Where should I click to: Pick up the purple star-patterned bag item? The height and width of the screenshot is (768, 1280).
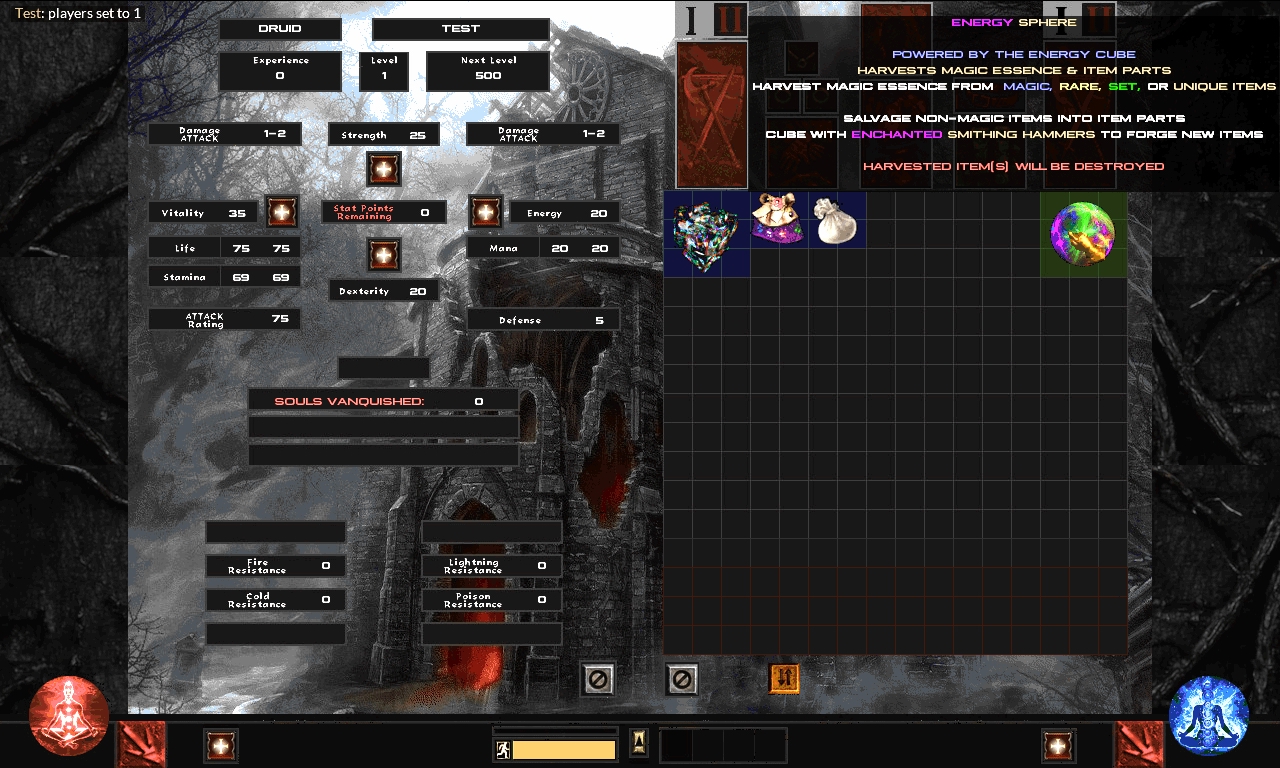(x=778, y=218)
